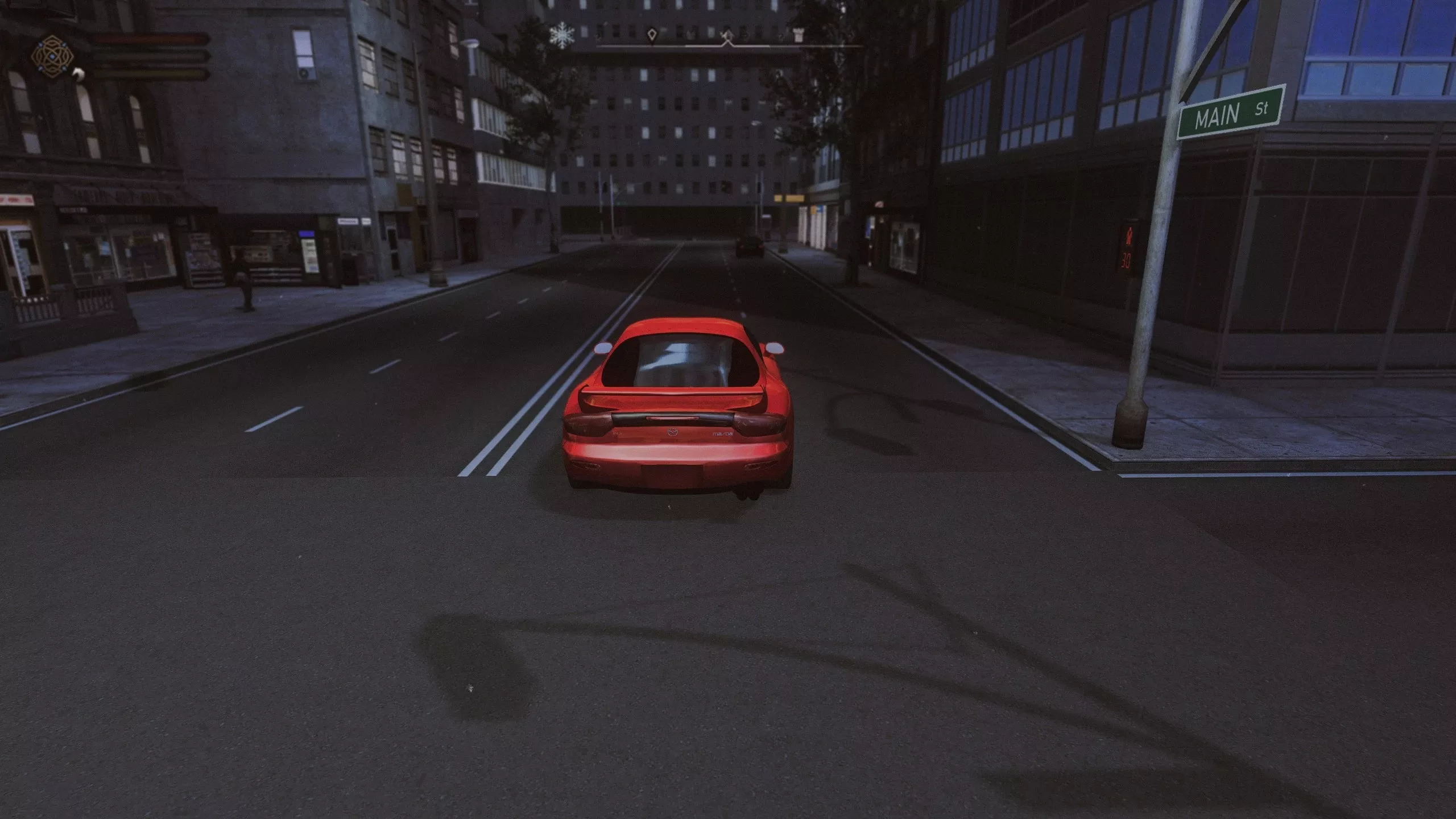Image resolution: width=1456 pixels, height=819 pixels.
Task: Click the white crescent icon beside the bars
Action: coord(78,73)
